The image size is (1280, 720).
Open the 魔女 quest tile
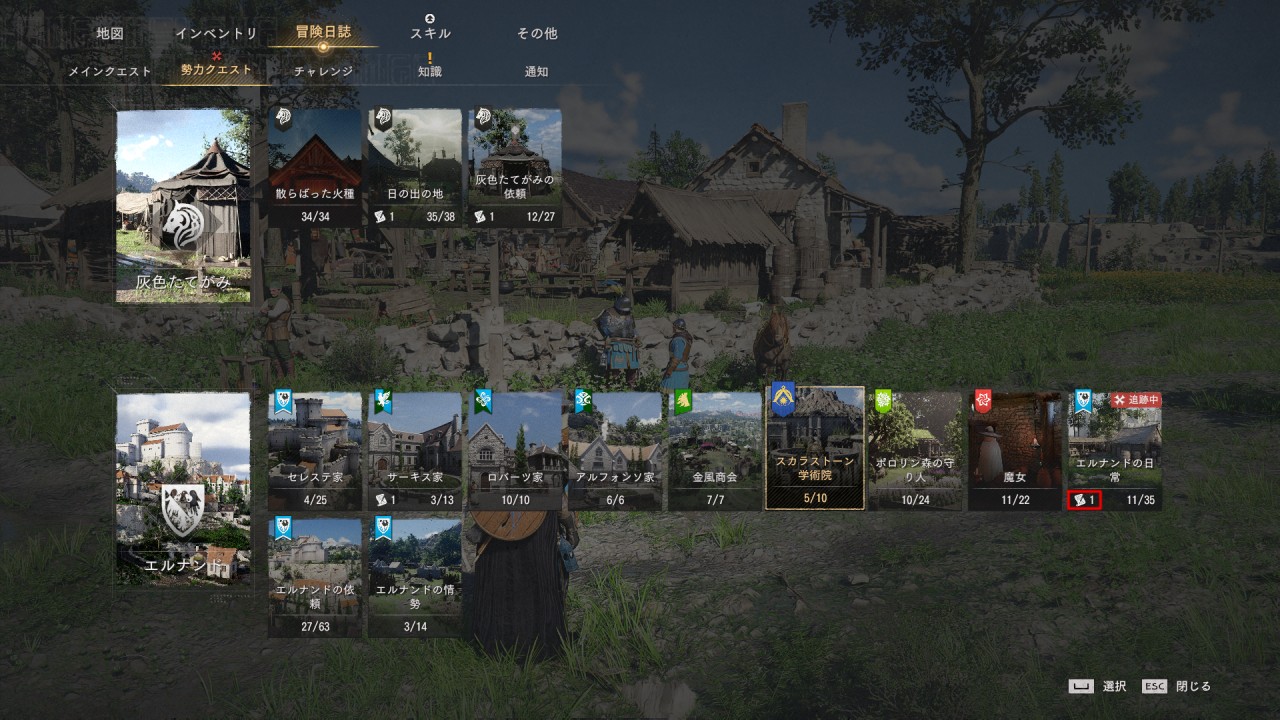(1015, 450)
